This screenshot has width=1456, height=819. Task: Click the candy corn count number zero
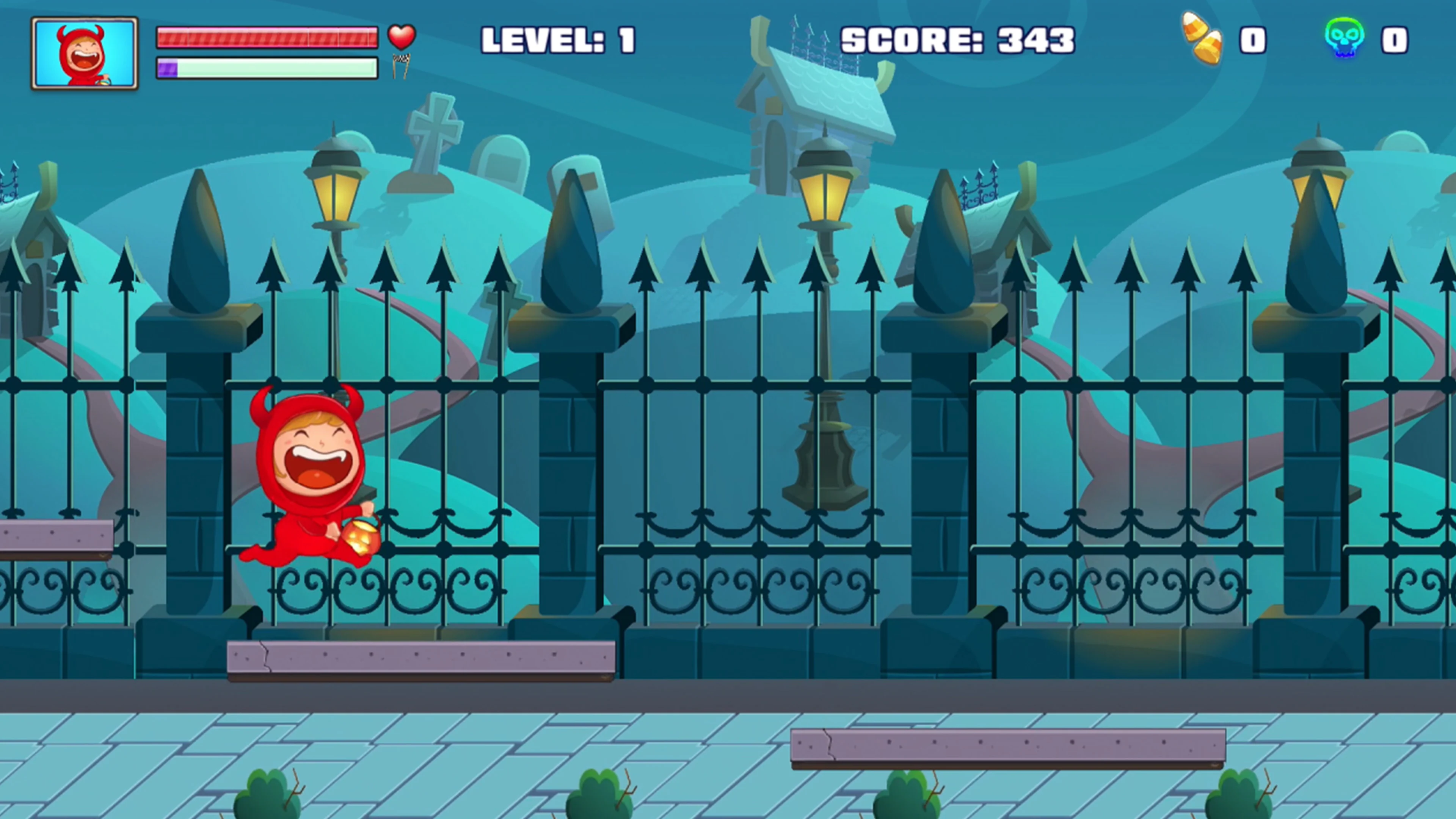coord(1252,39)
